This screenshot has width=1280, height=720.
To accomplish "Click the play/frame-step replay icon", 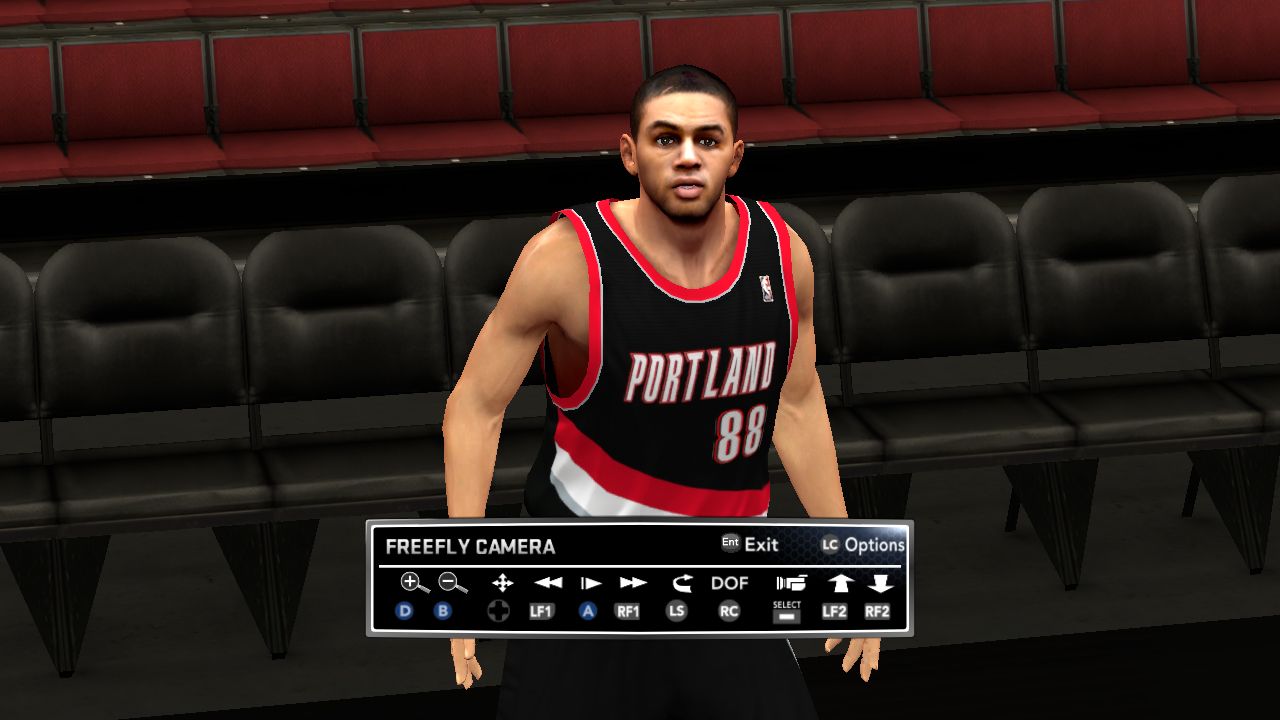I will pyautogui.click(x=591, y=583).
